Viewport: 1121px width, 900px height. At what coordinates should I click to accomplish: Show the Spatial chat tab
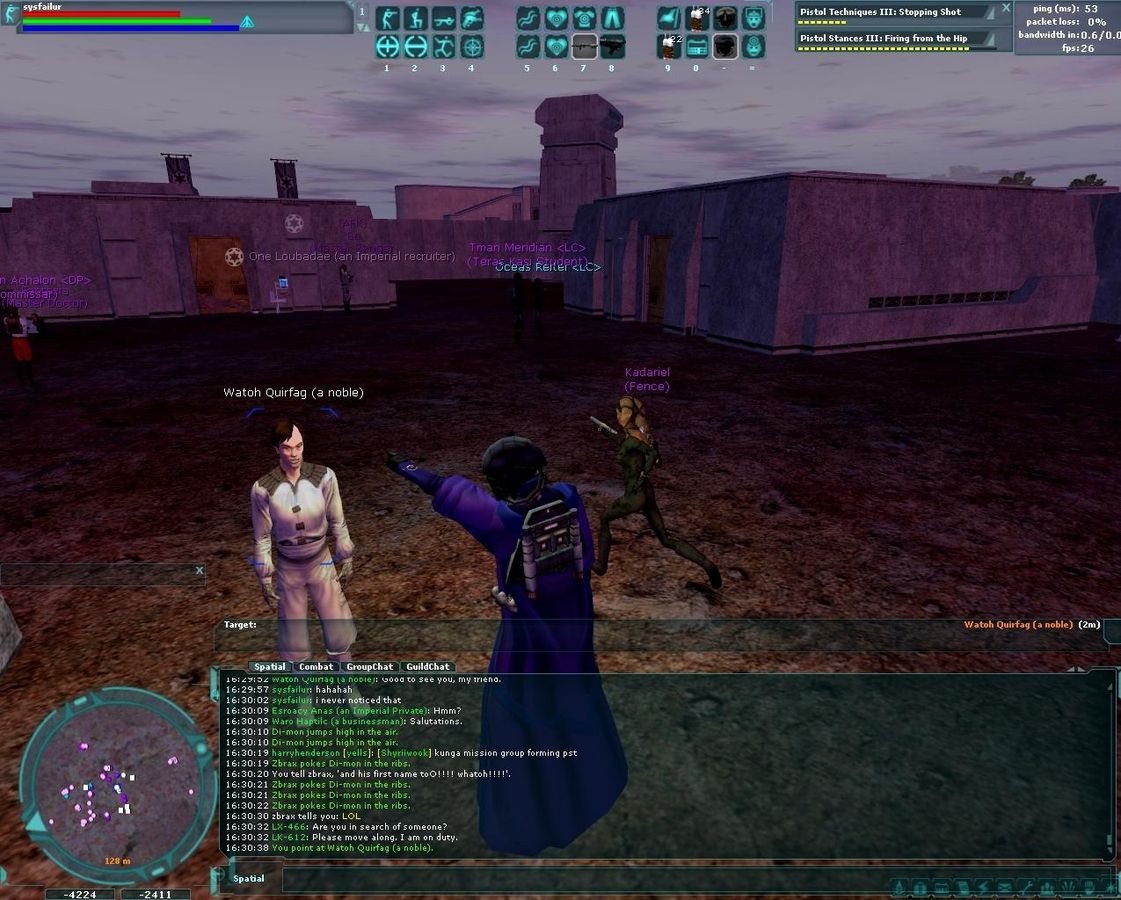[x=269, y=666]
